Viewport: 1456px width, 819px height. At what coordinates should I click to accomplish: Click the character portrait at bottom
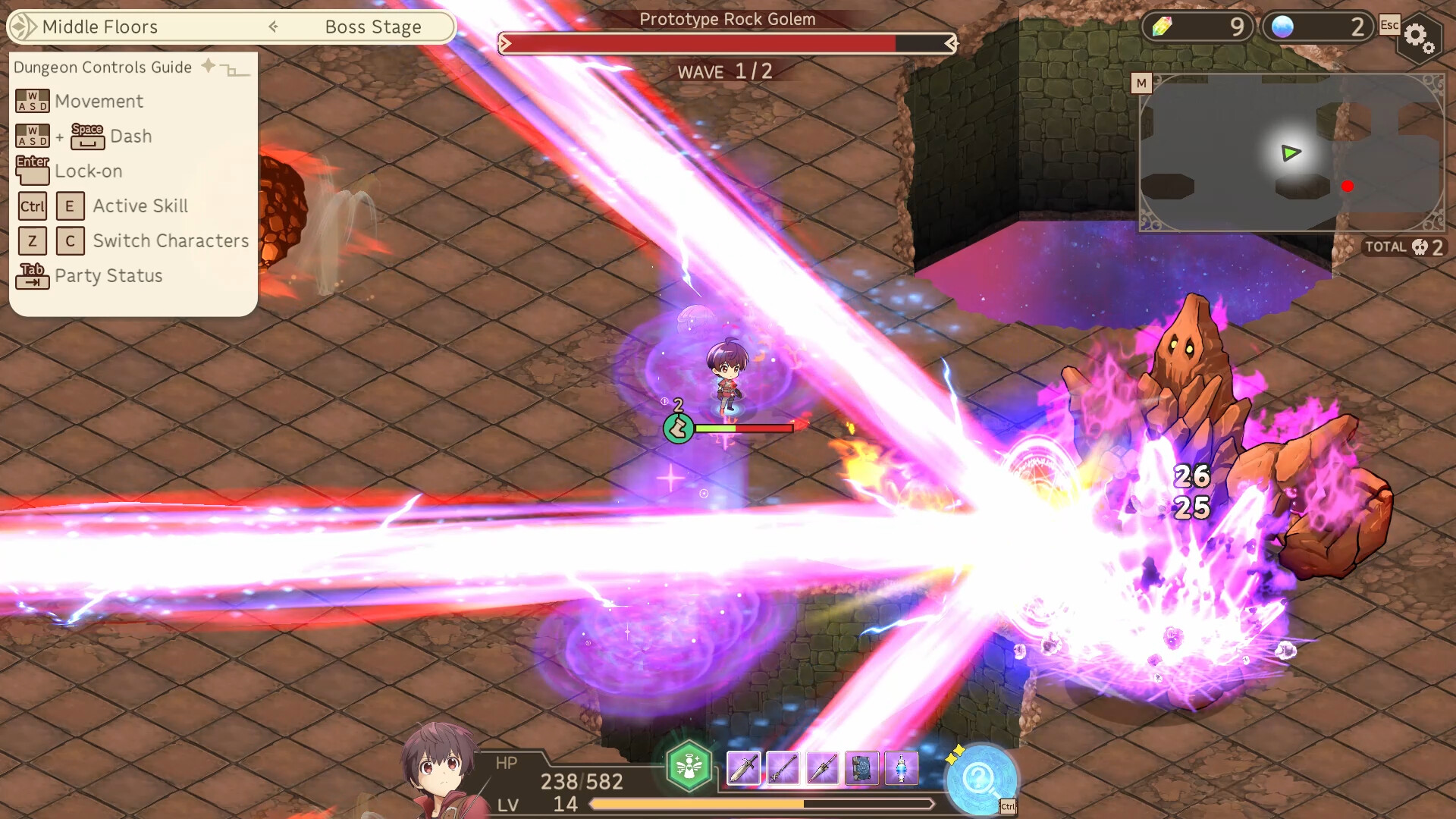(x=440, y=770)
